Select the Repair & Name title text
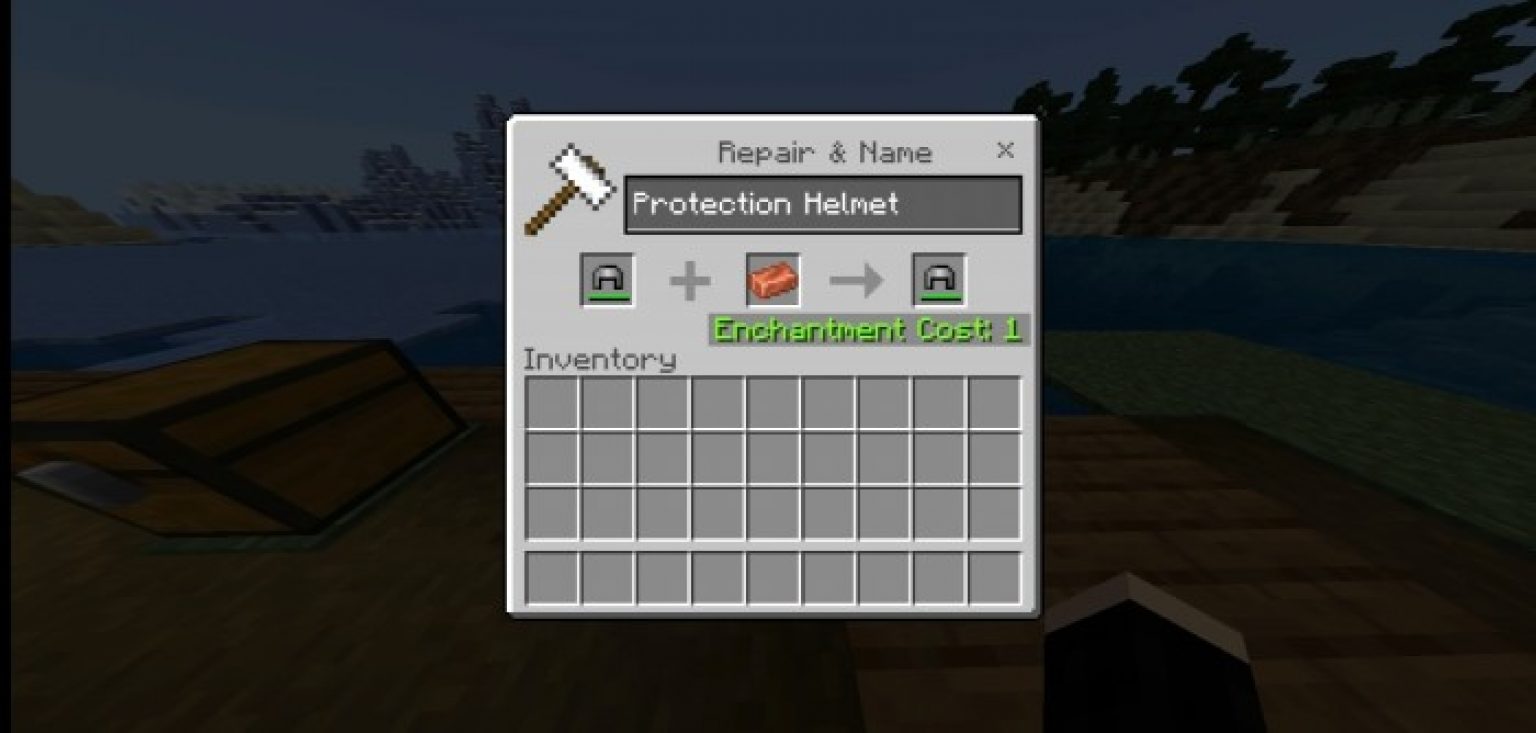Screen dimensions: 1536x733 tap(824, 152)
